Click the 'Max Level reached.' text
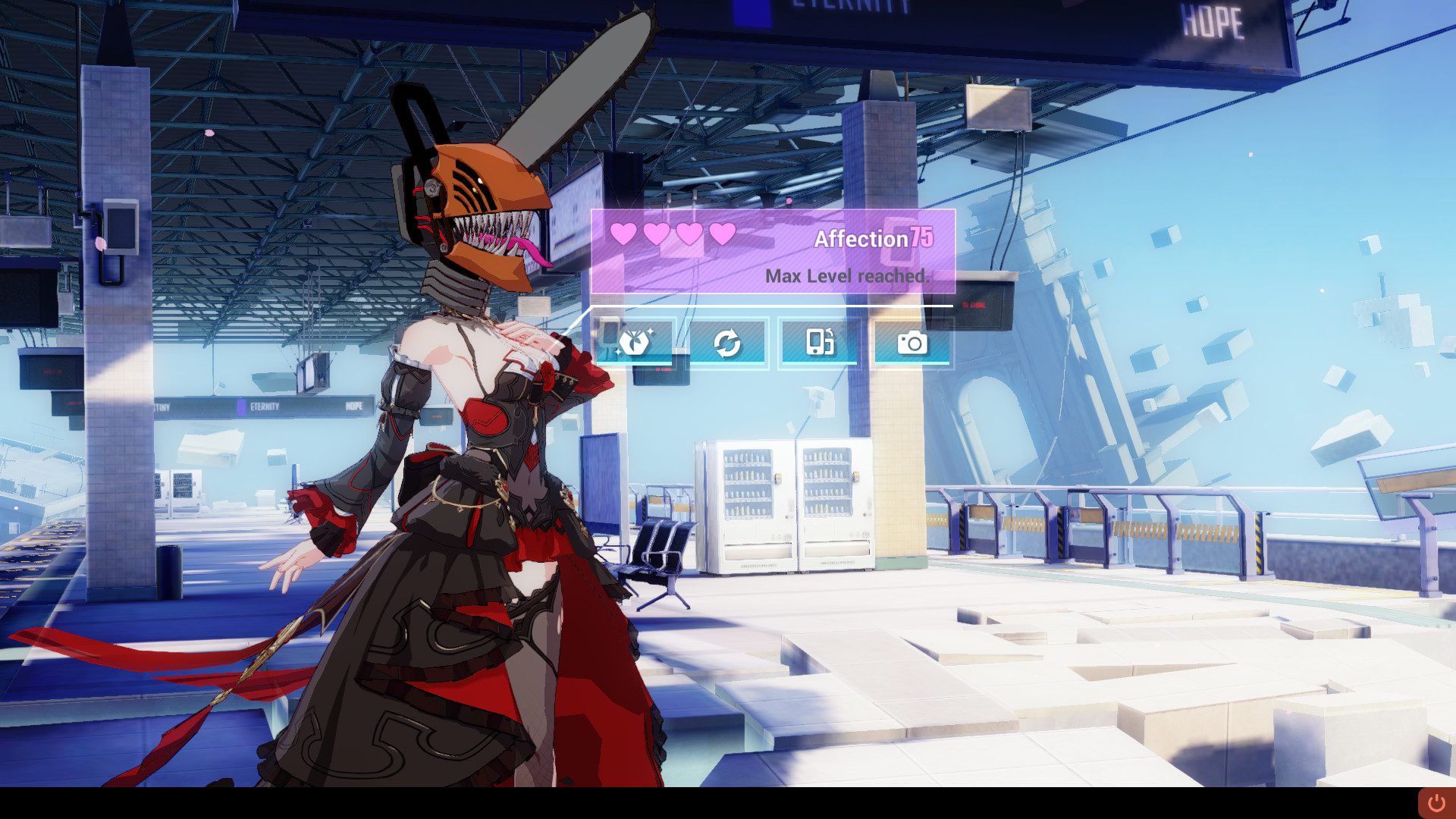The height and width of the screenshot is (819, 1456). pyautogui.click(x=849, y=276)
